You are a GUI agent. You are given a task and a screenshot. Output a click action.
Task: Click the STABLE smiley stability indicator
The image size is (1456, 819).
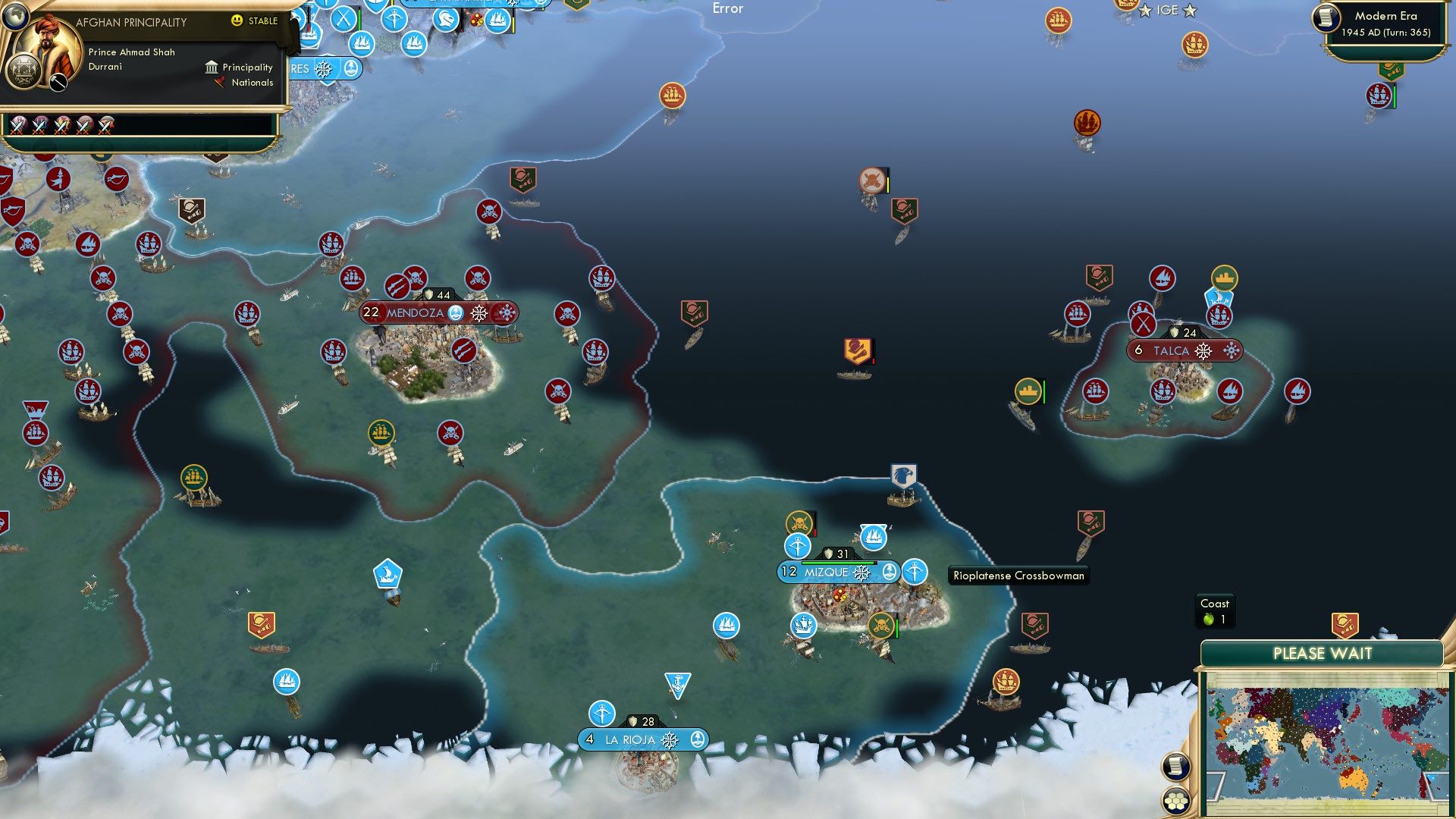coord(237,20)
